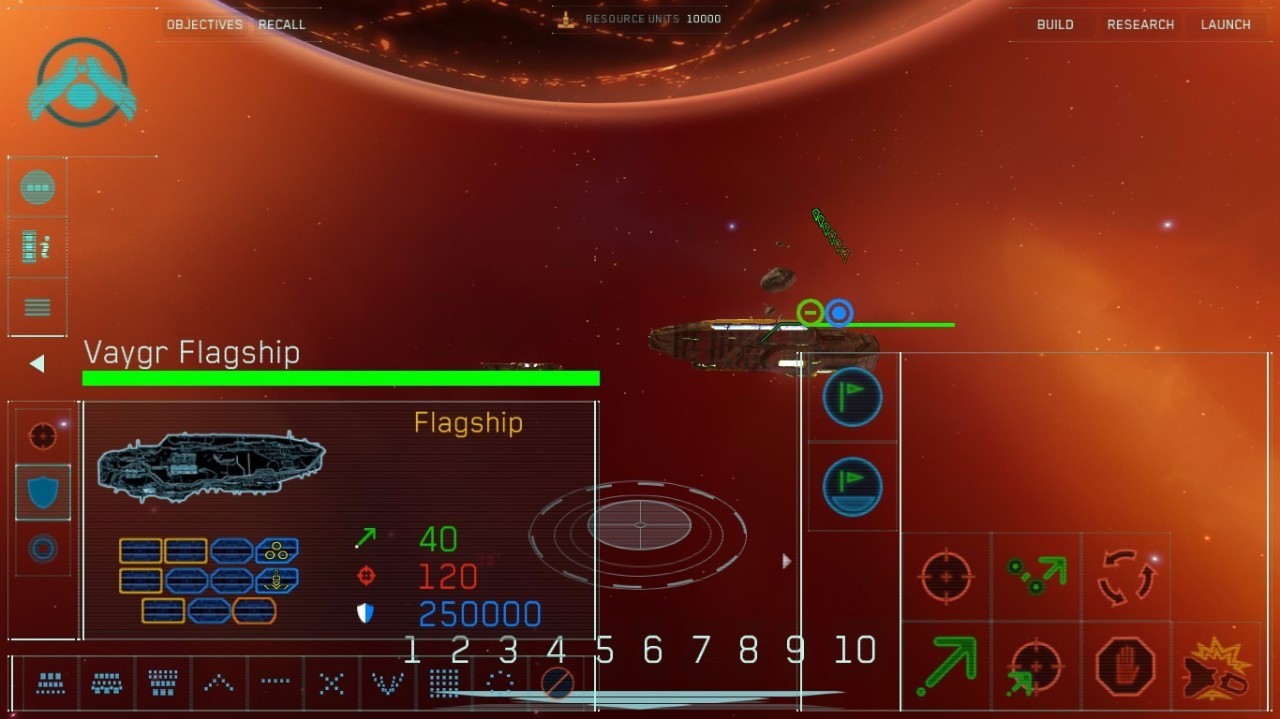Activate the red crosshair attack command

946,577
